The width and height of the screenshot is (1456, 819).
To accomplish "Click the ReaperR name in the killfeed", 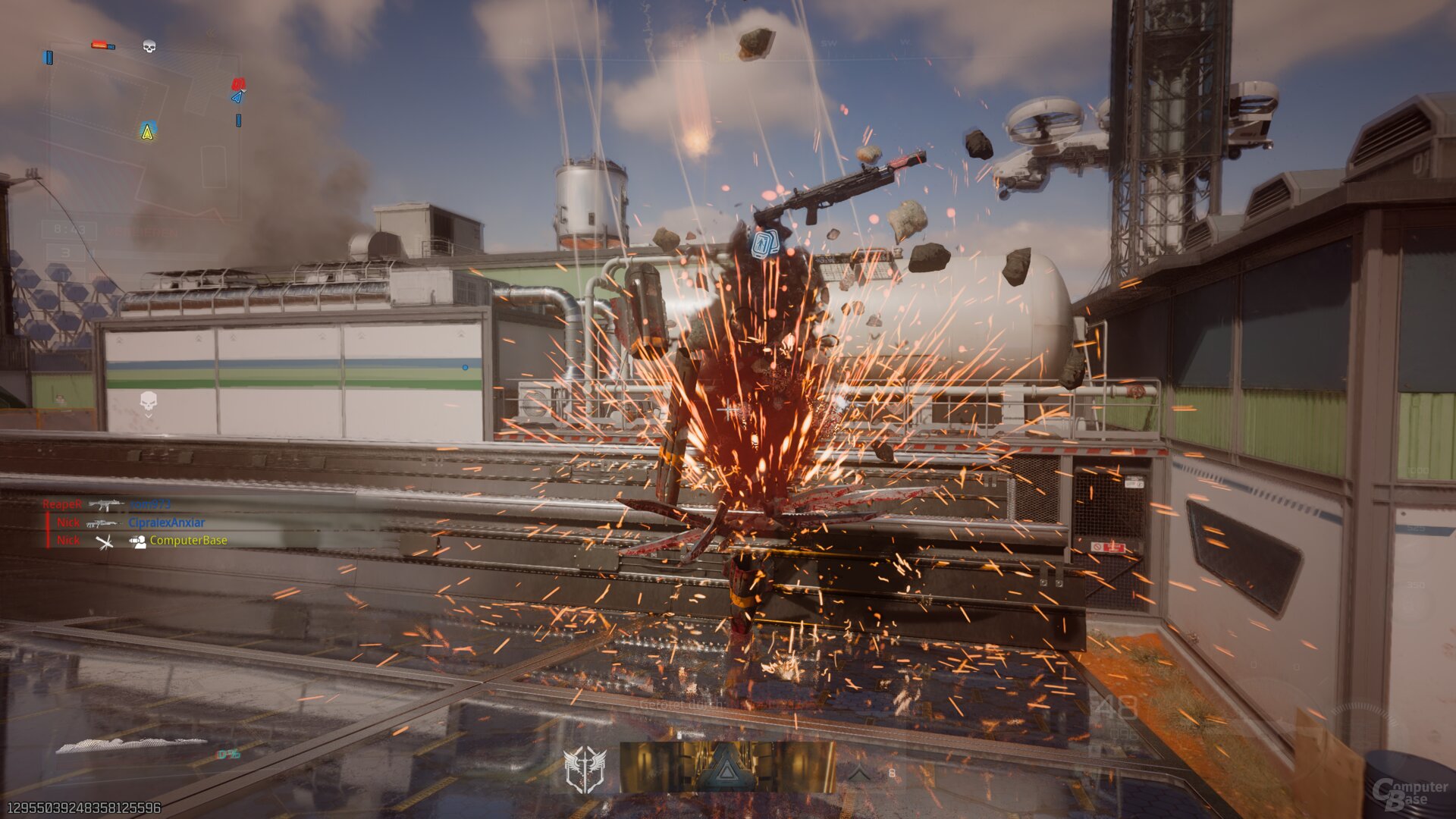I will pos(61,504).
